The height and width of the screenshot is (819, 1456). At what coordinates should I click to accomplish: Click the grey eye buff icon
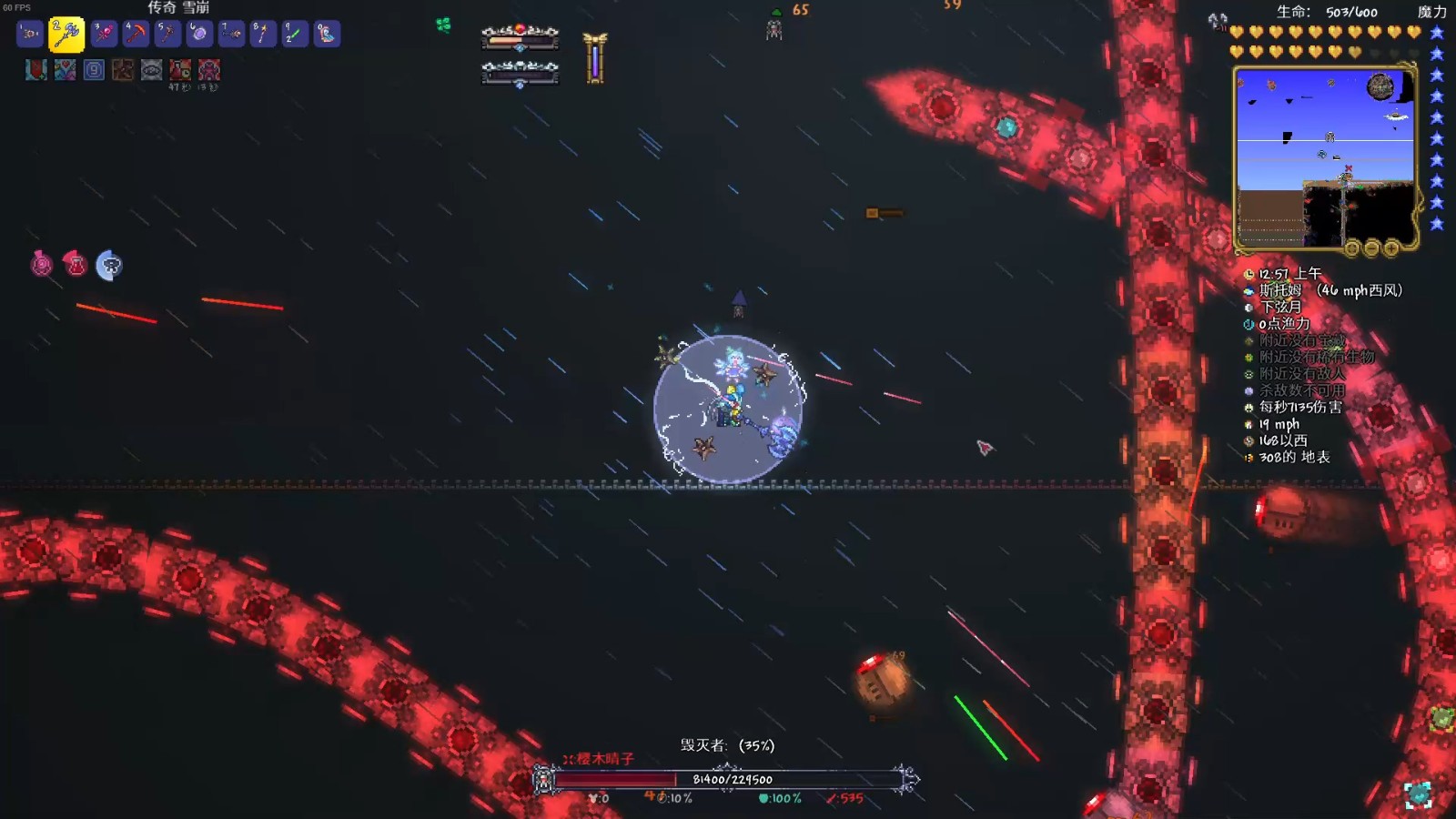[152, 70]
